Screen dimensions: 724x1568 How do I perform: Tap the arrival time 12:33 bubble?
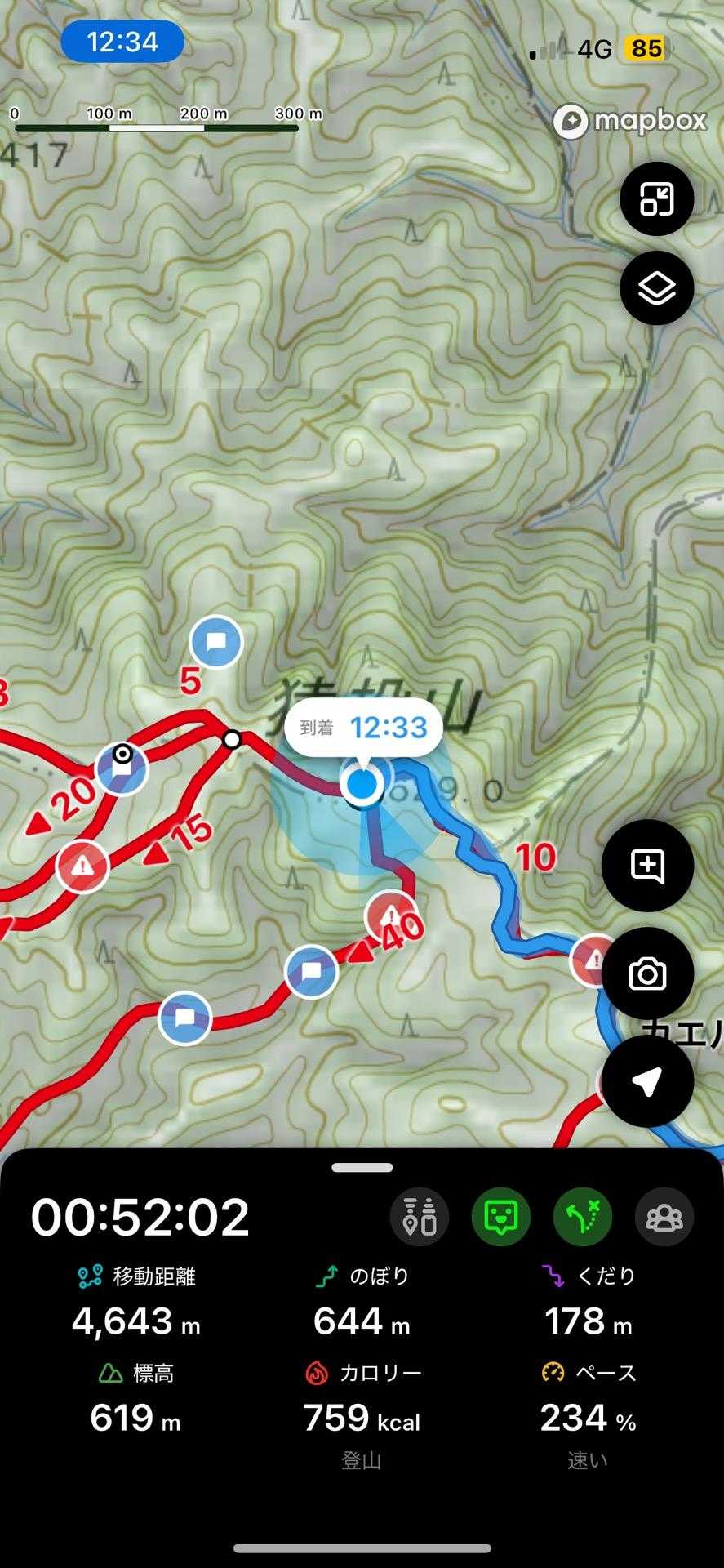363,727
